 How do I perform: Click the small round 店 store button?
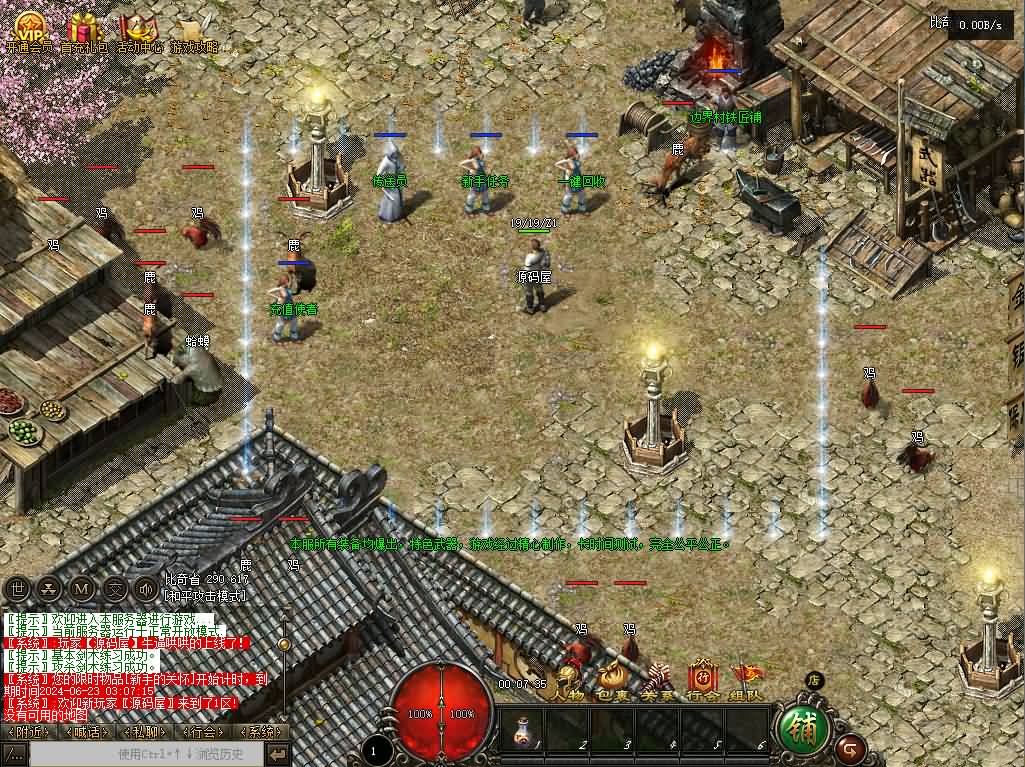click(x=814, y=681)
